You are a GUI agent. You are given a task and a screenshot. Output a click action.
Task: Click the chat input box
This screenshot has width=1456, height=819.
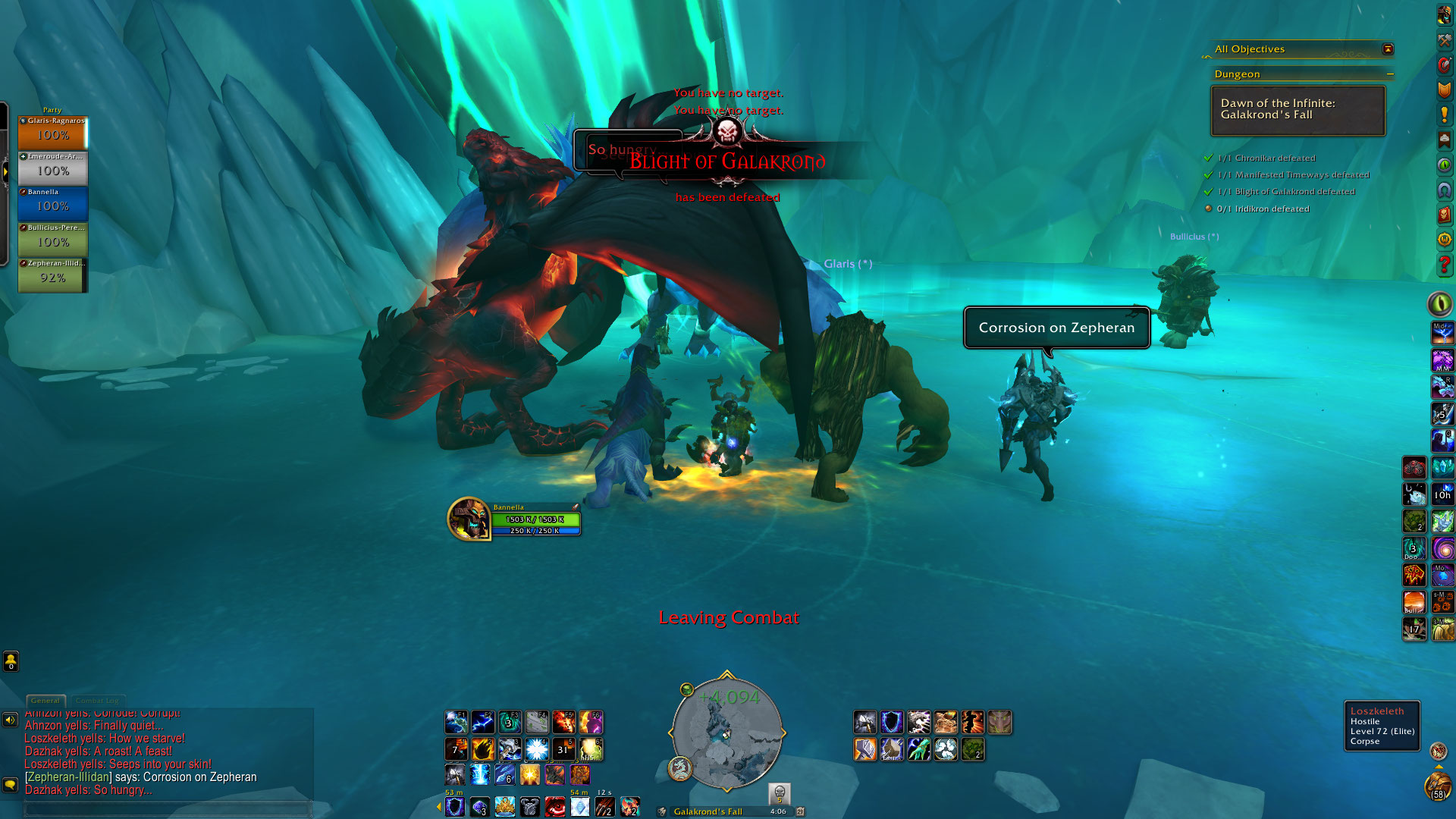click(x=167, y=808)
